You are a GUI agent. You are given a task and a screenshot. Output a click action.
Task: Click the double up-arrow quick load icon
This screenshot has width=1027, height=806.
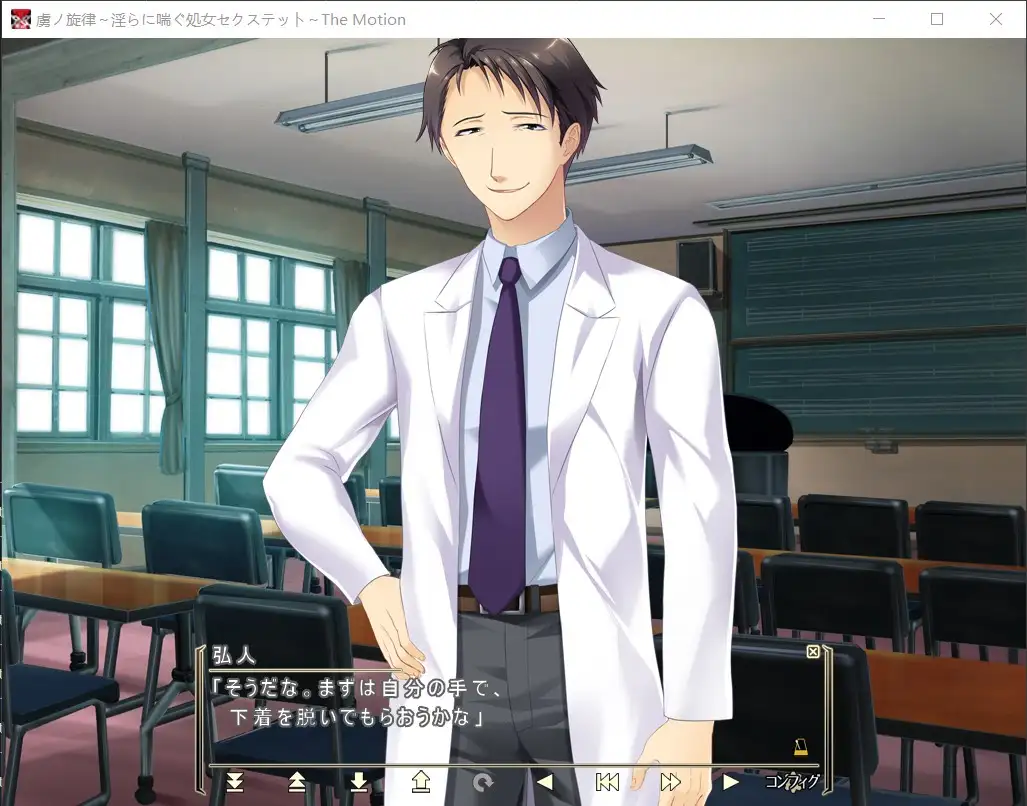coord(297,781)
